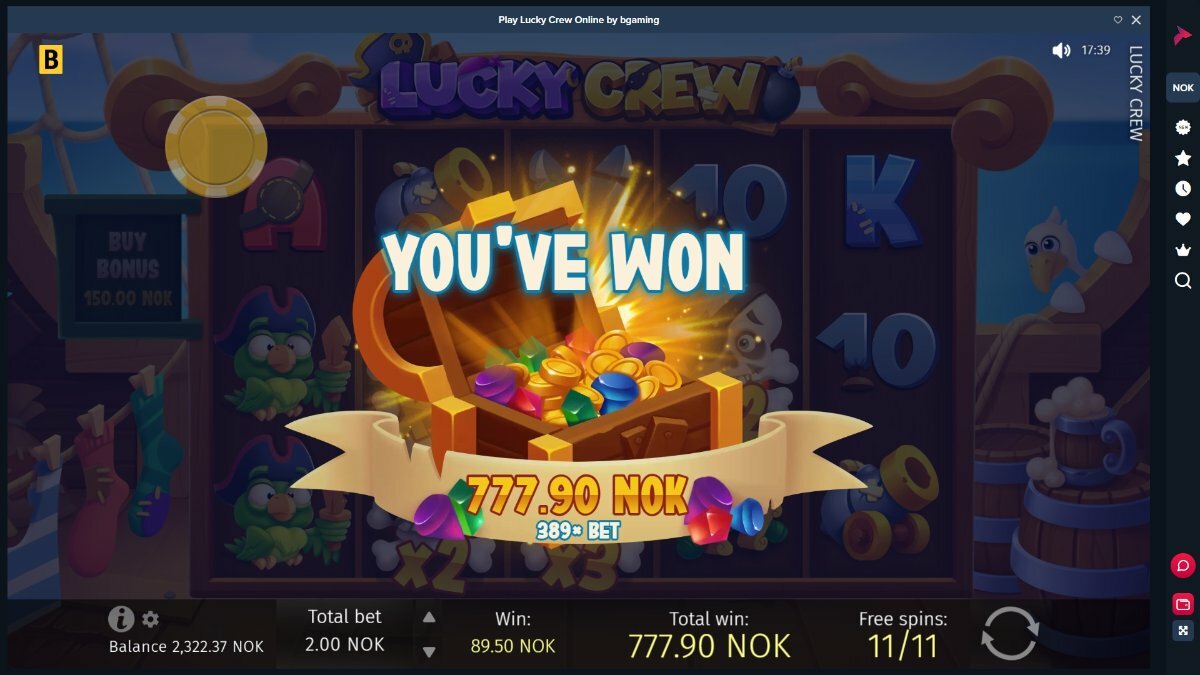
Task: Decrease the total bet with down arrow
Action: pyautogui.click(x=429, y=651)
